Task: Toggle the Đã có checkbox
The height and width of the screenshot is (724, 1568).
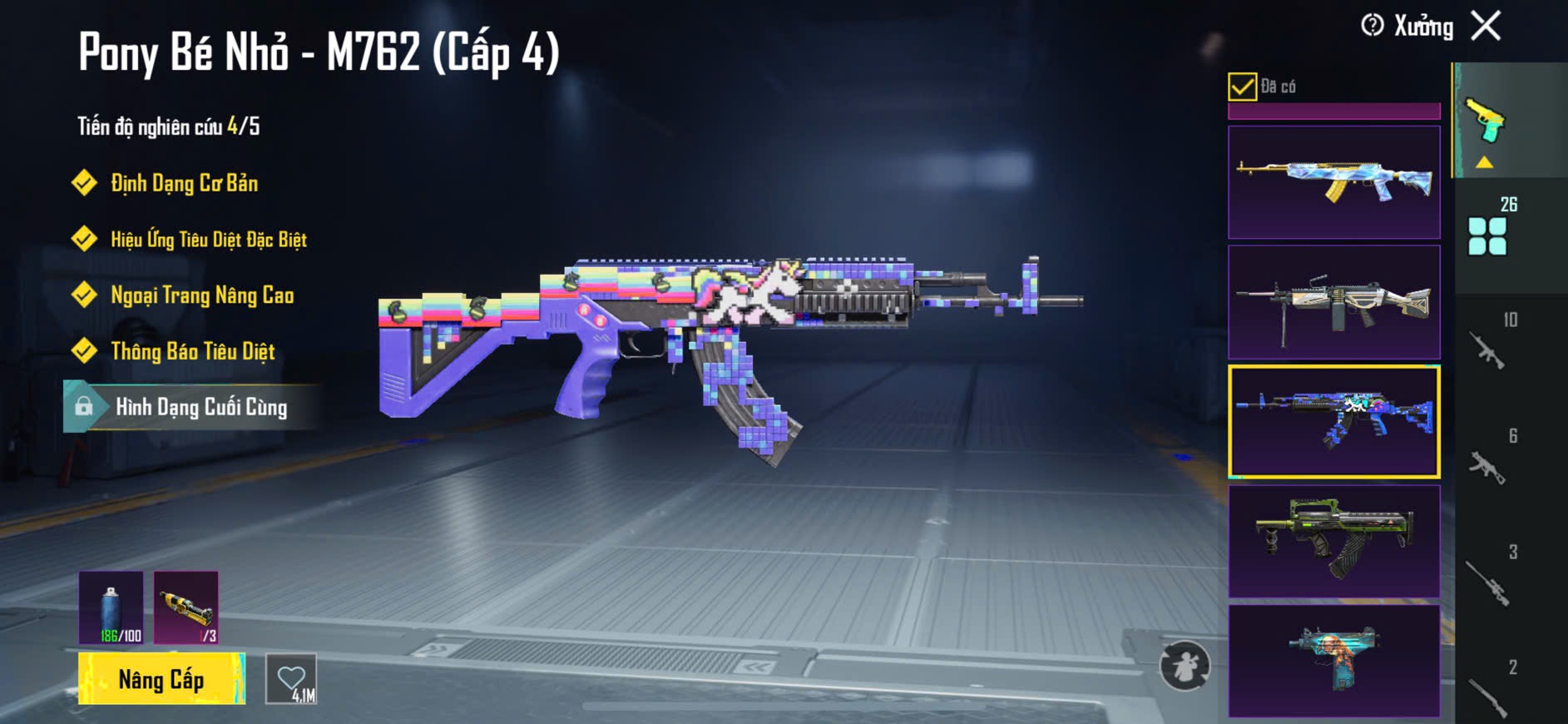Action: click(x=1242, y=87)
